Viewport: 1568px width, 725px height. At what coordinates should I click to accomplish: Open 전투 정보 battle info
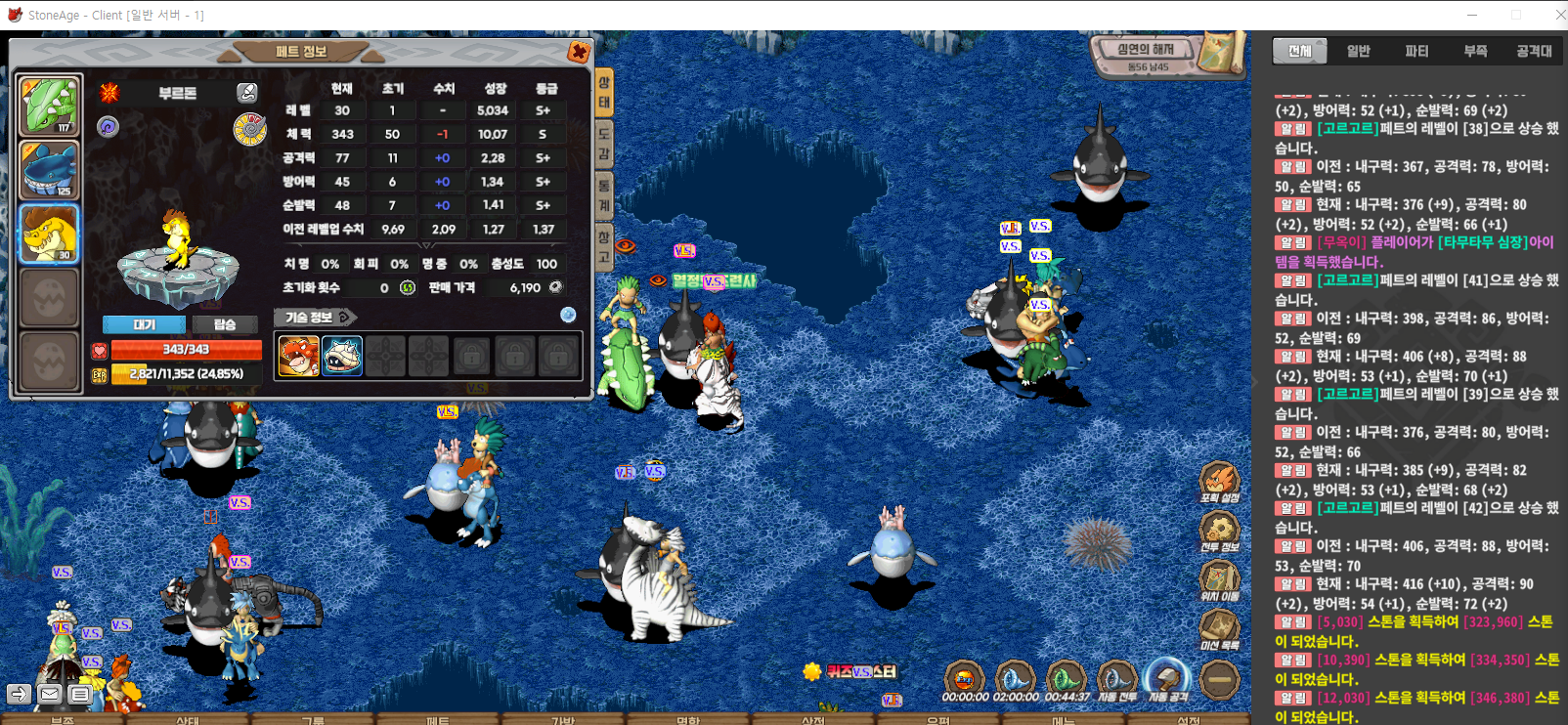point(1219,531)
